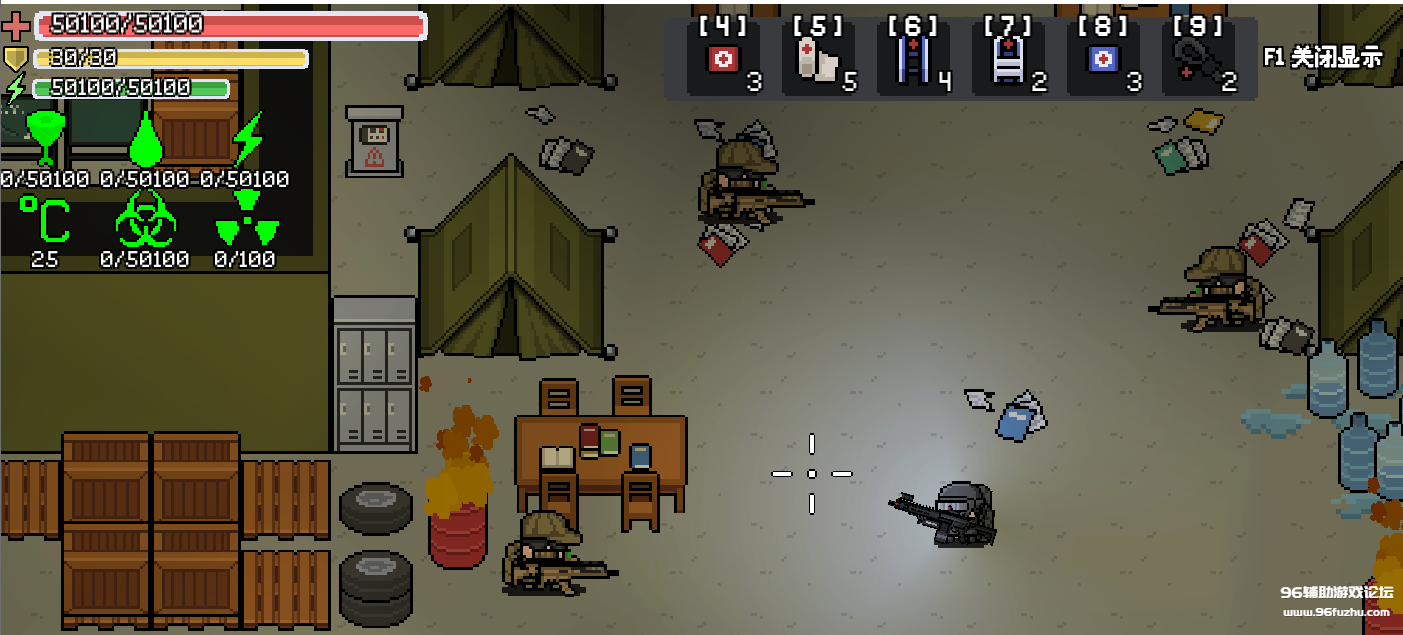Pick the blue medkit in slot 8
This screenshot has width=1403, height=635.
click(x=1103, y=61)
